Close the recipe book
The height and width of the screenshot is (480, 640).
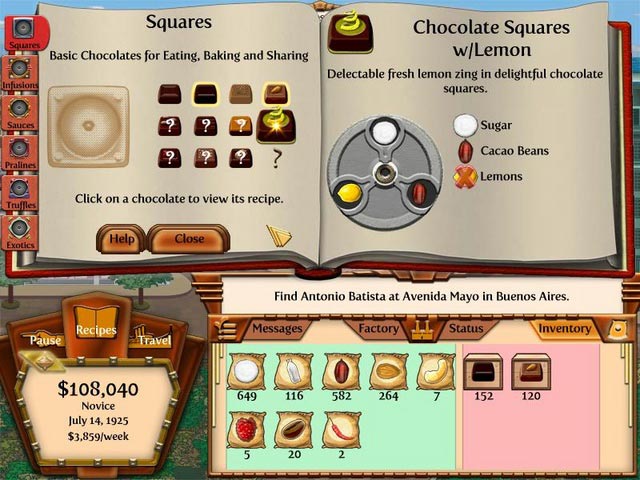(x=188, y=239)
